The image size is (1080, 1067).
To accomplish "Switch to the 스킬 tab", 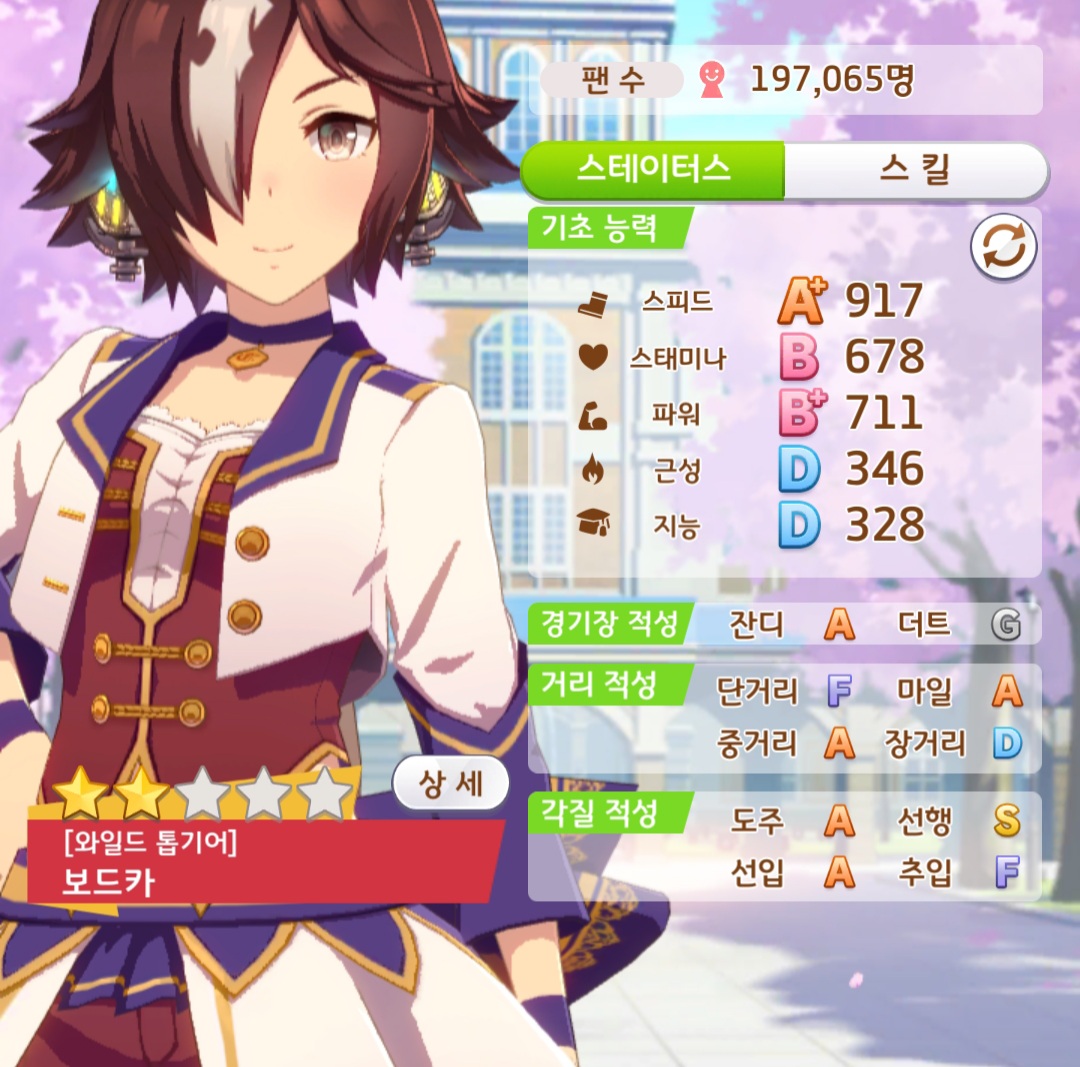I will [914, 170].
